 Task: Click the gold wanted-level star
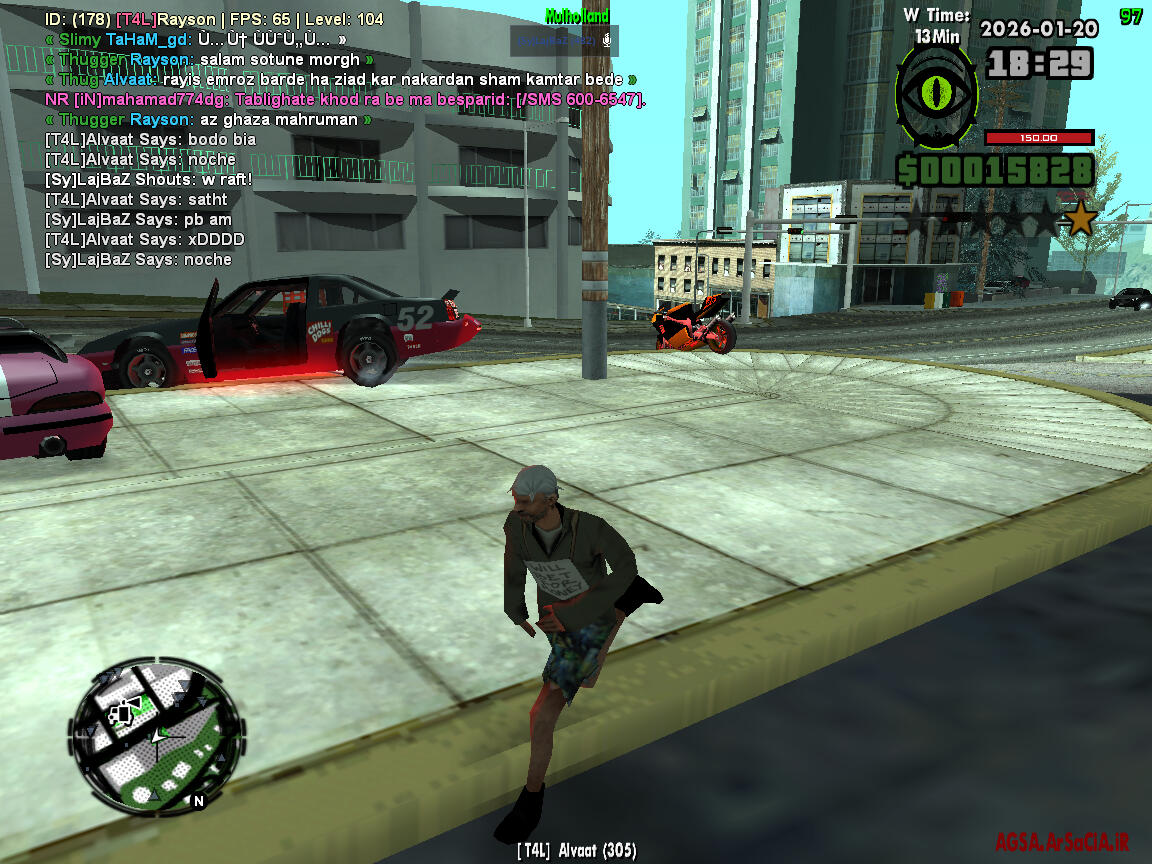coord(1080,218)
